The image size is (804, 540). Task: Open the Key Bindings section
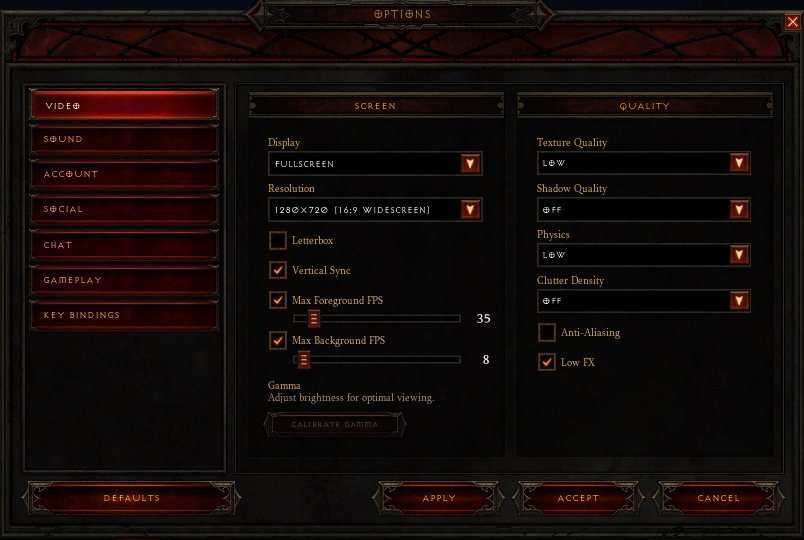click(x=123, y=315)
